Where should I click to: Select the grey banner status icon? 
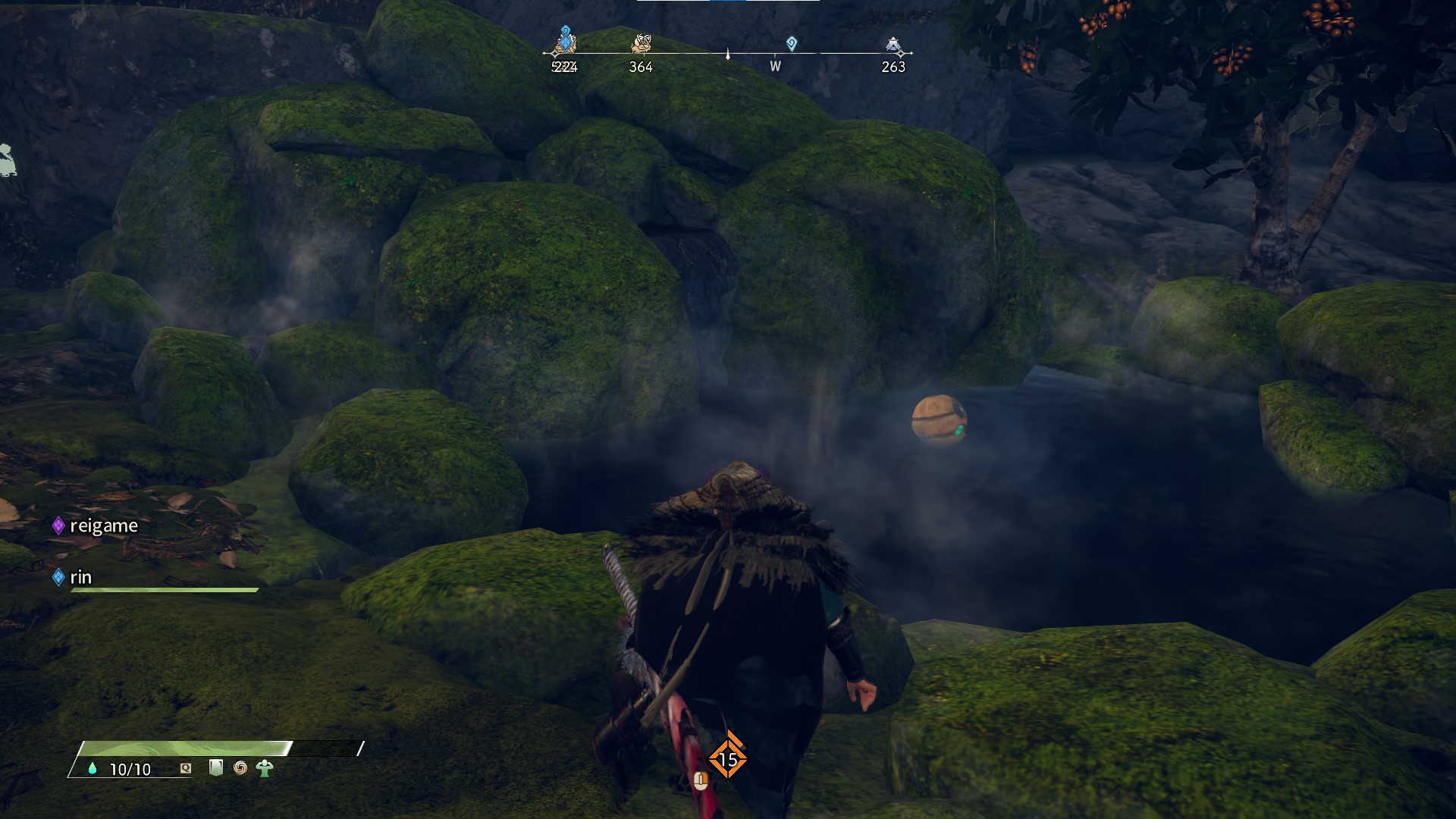(216, 767)
